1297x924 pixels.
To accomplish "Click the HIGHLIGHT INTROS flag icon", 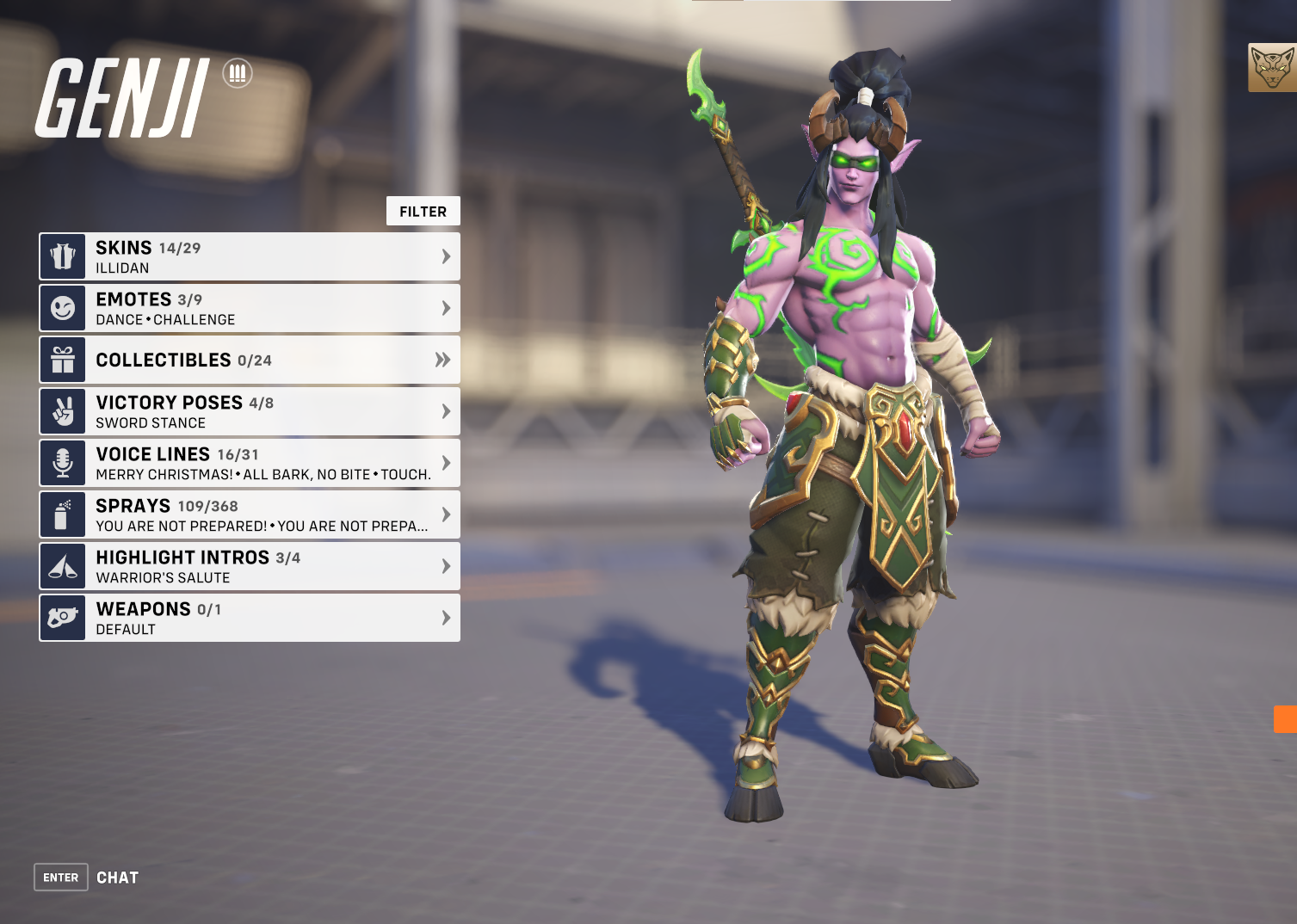I will tap(61, 565).
